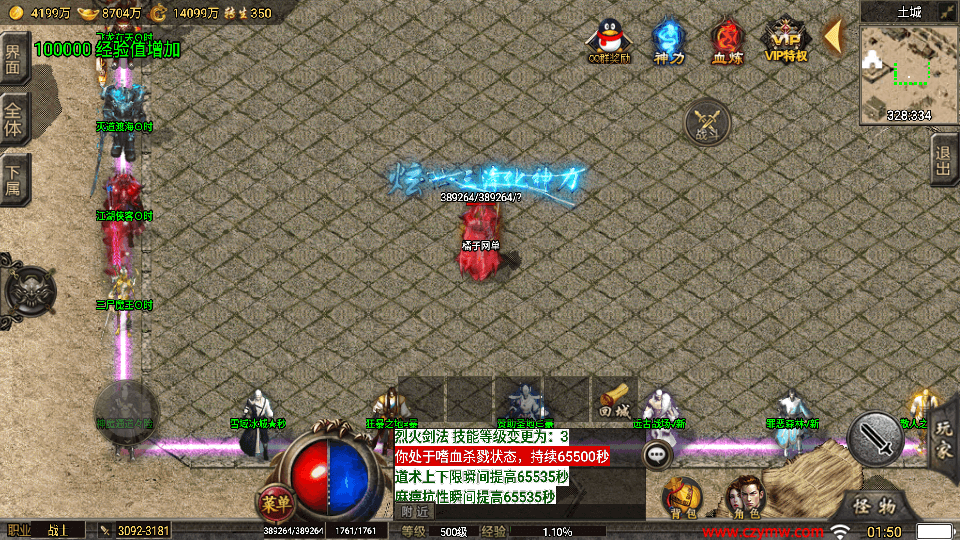Toggle the 战斗 crossed-swords battle mode button

[x=707, y=122]
